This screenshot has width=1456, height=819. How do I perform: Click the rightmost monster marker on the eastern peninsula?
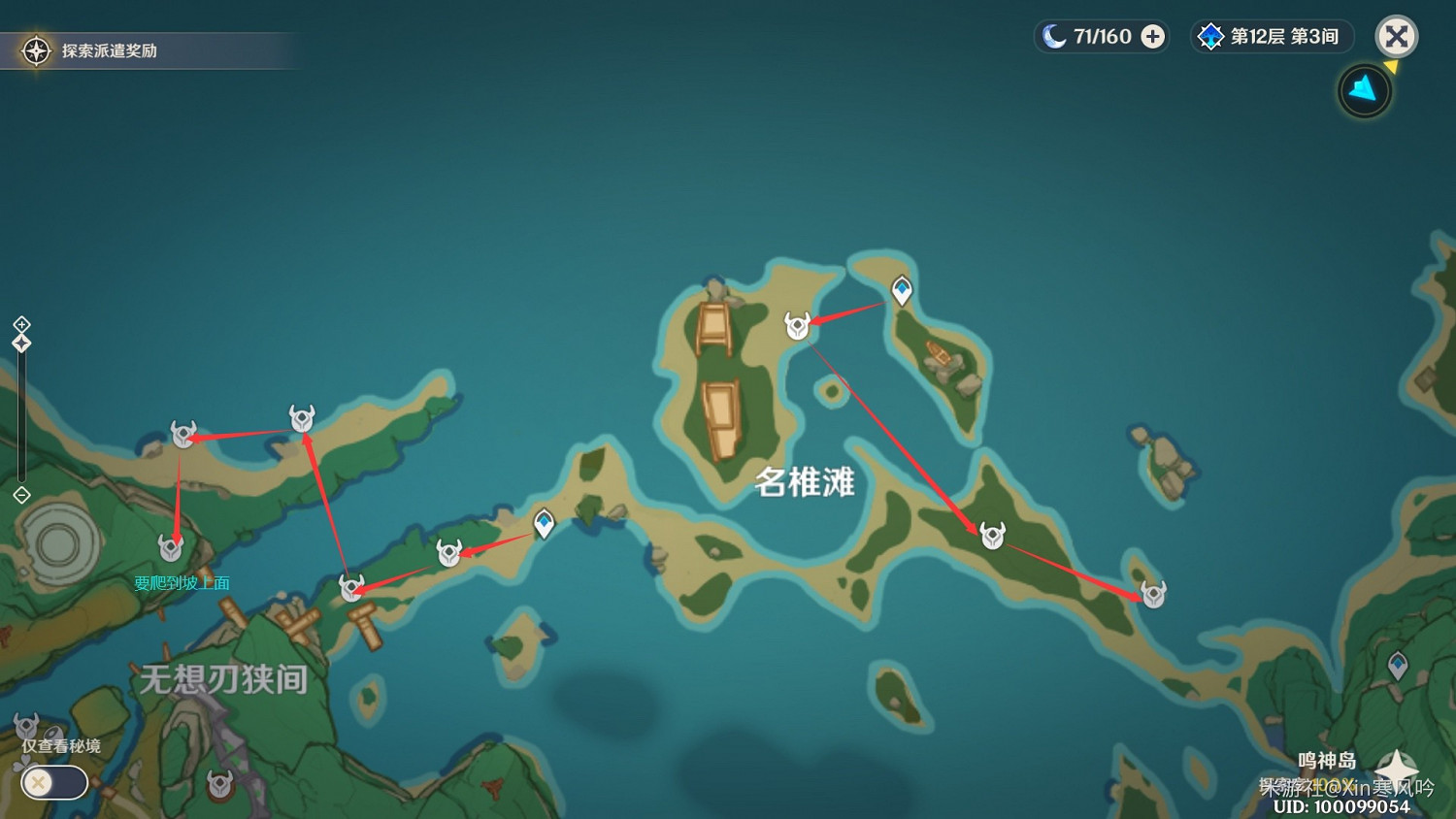point(1152,594)
